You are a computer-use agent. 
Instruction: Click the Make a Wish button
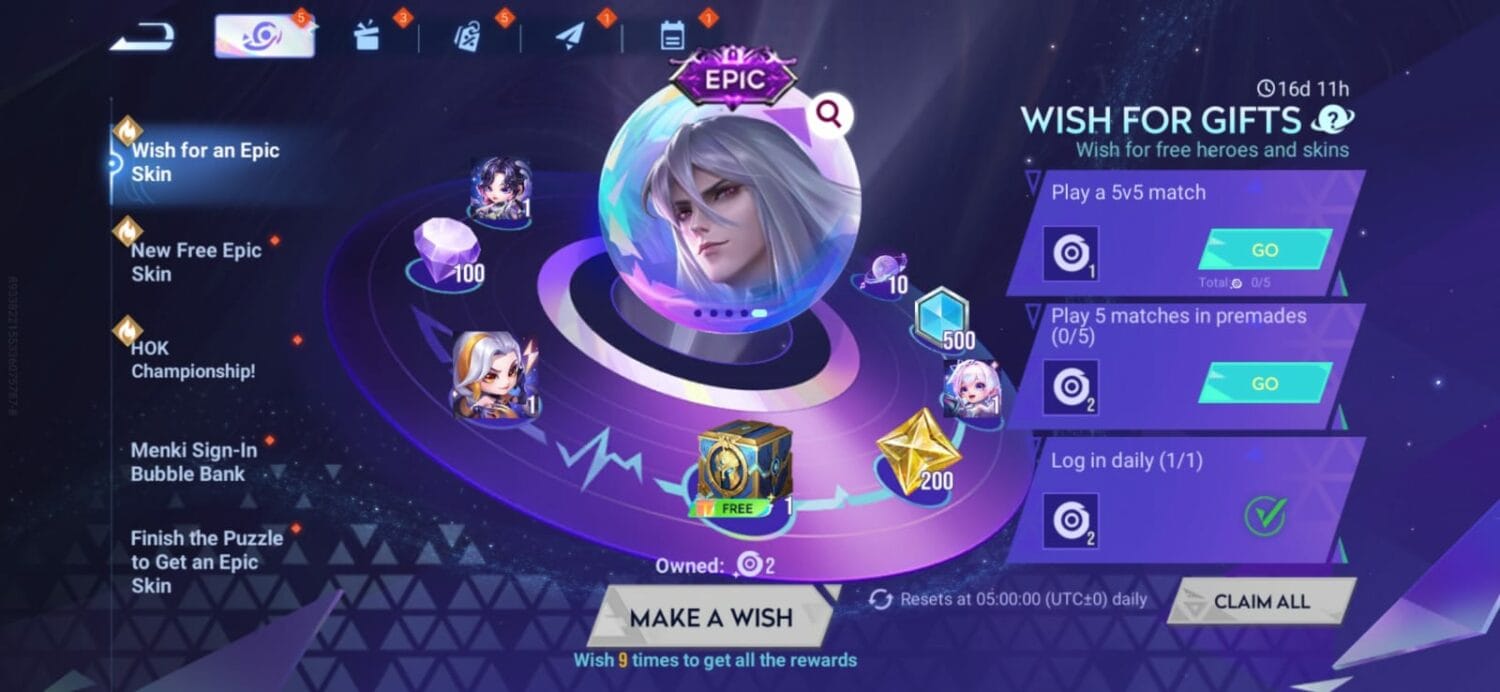pos(710,617)
